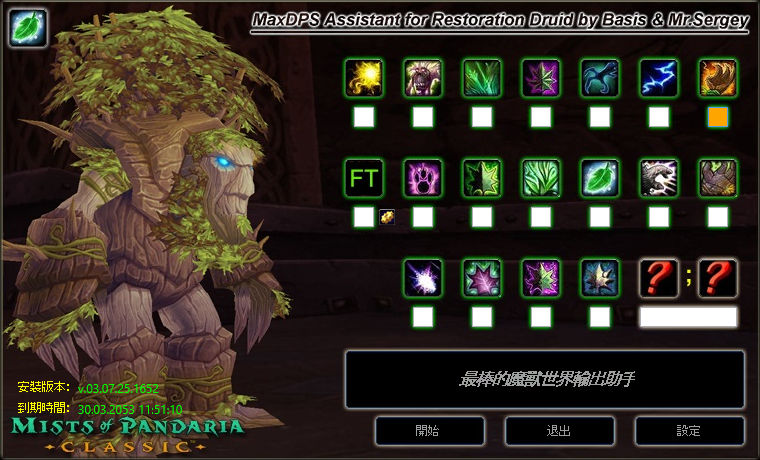Tick the checkbox below the sun spell icon
This screenshot has height=460, width=760.
364,117
